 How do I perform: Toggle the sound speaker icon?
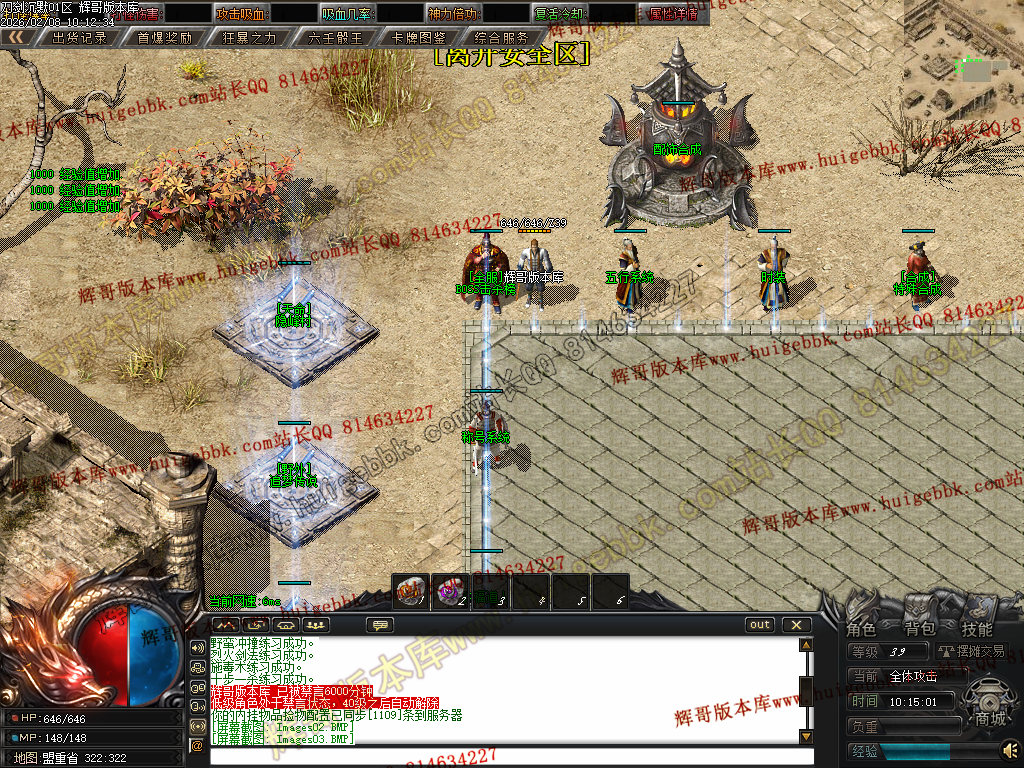[x=1011, y=748]
